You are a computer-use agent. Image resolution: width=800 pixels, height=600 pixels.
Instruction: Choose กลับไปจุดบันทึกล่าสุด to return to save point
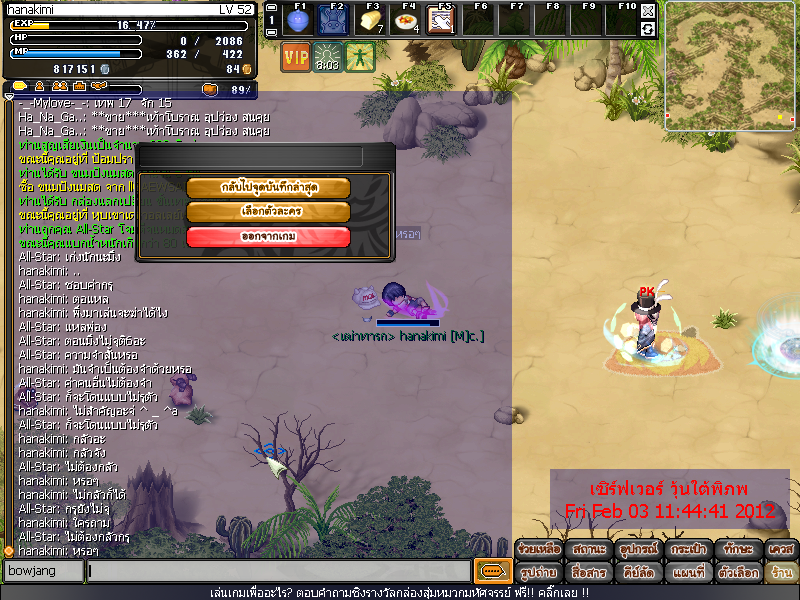pos(268,188)
